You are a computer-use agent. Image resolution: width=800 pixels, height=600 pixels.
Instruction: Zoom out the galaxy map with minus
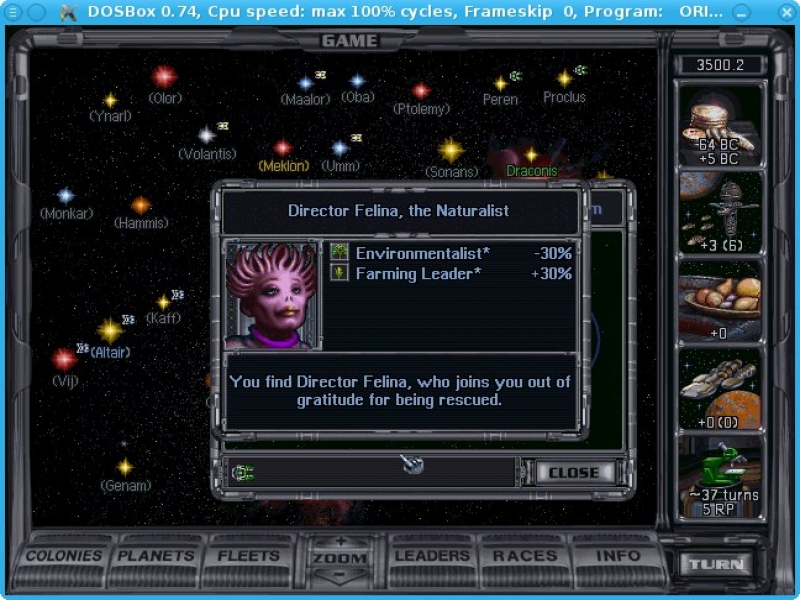tap(339, 575)
